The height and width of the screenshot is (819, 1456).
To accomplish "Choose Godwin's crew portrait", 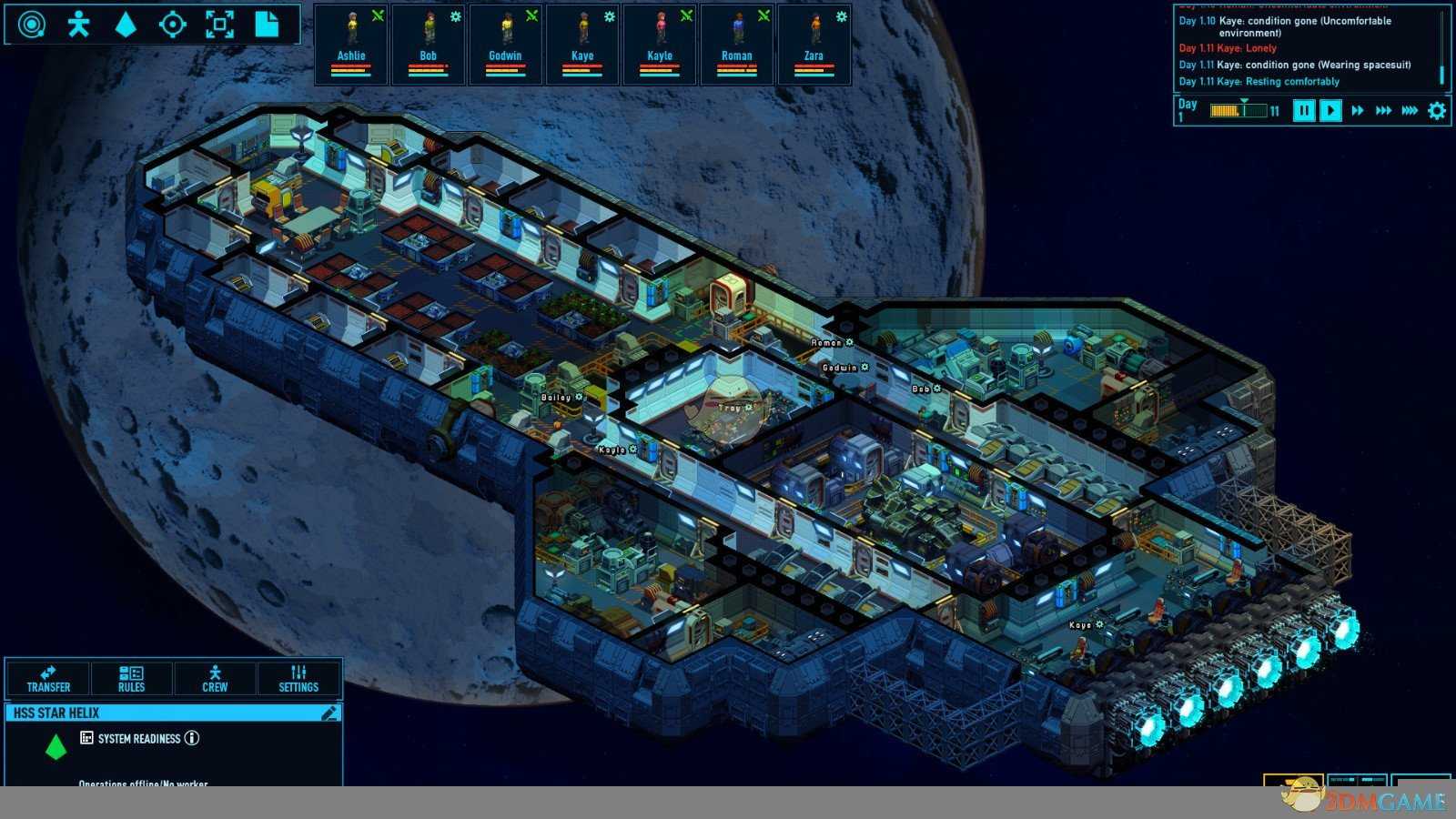I will pyautogui.click(x=506, y=45).
